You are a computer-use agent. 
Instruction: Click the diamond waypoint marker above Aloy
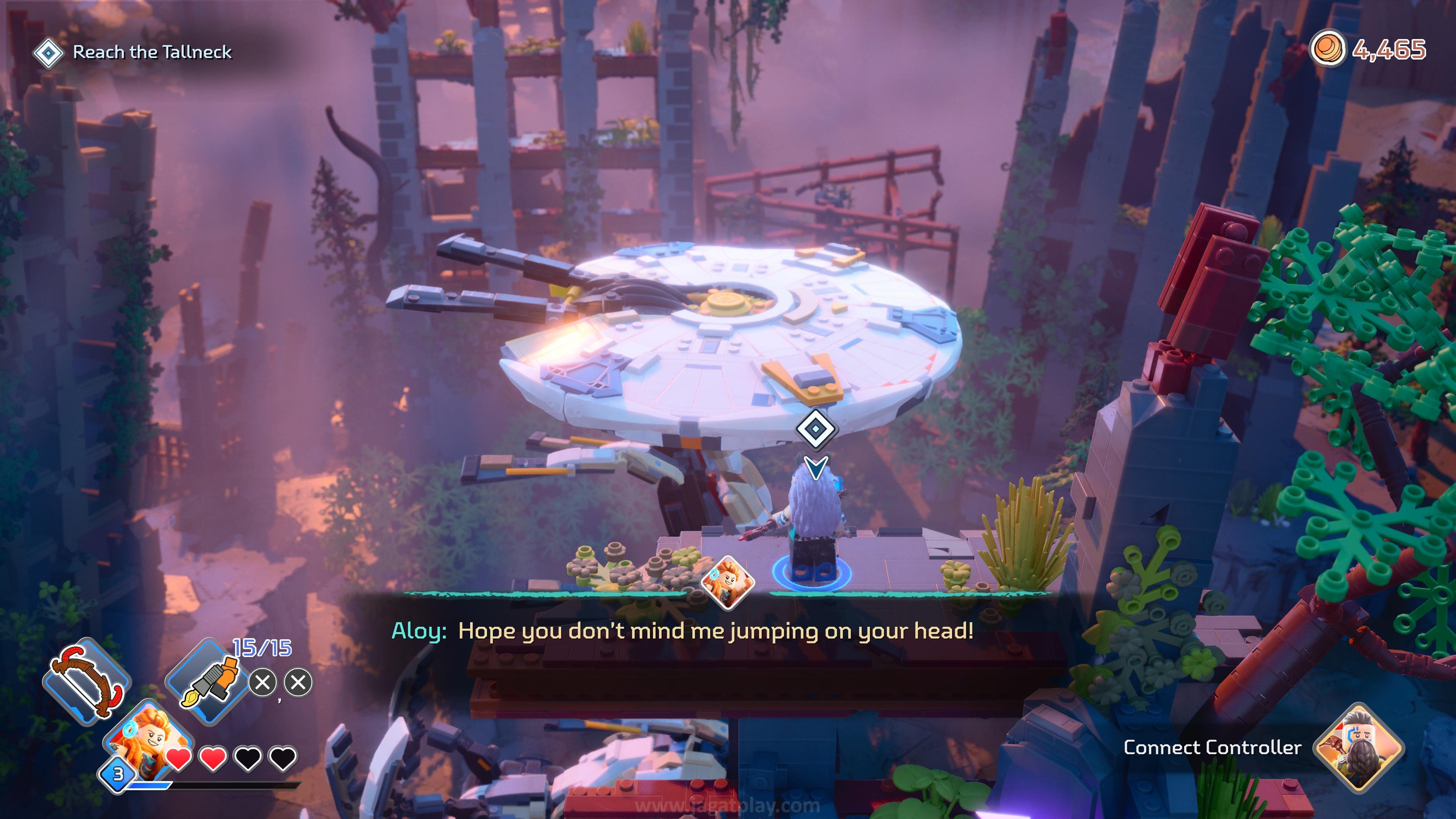[x=815, y=429]
